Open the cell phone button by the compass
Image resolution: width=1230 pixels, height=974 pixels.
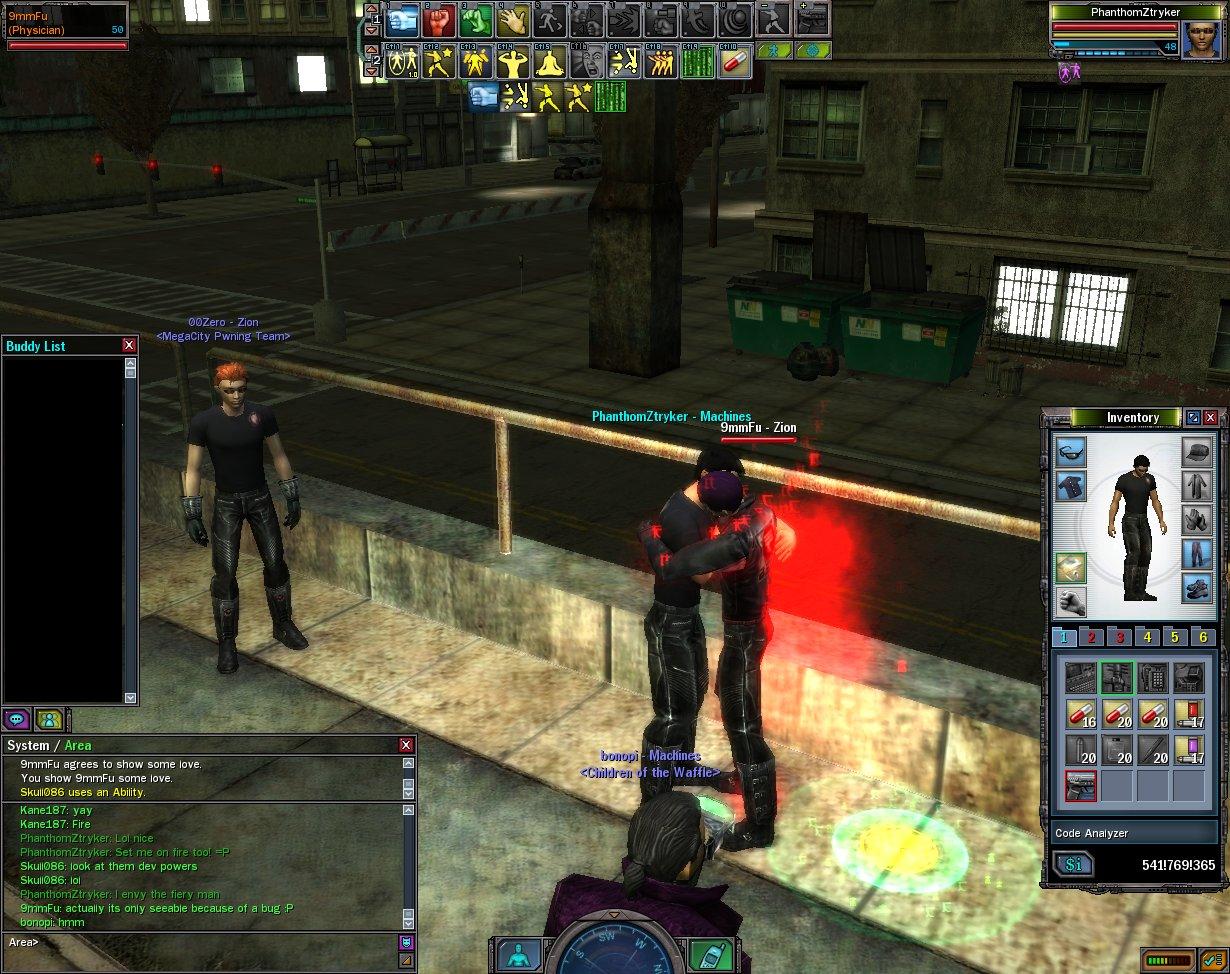[707, 955]
